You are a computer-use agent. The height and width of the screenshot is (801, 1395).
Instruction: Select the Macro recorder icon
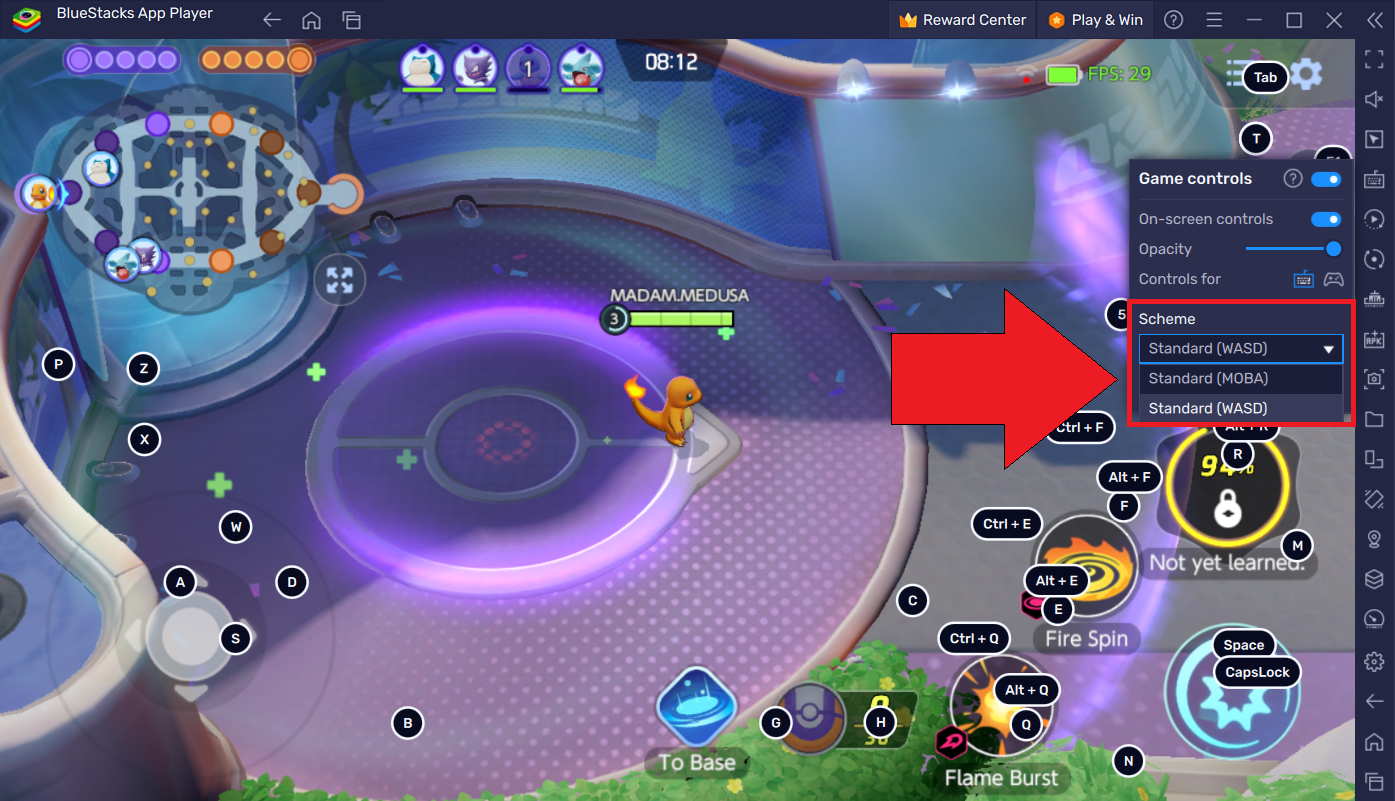1374,219
